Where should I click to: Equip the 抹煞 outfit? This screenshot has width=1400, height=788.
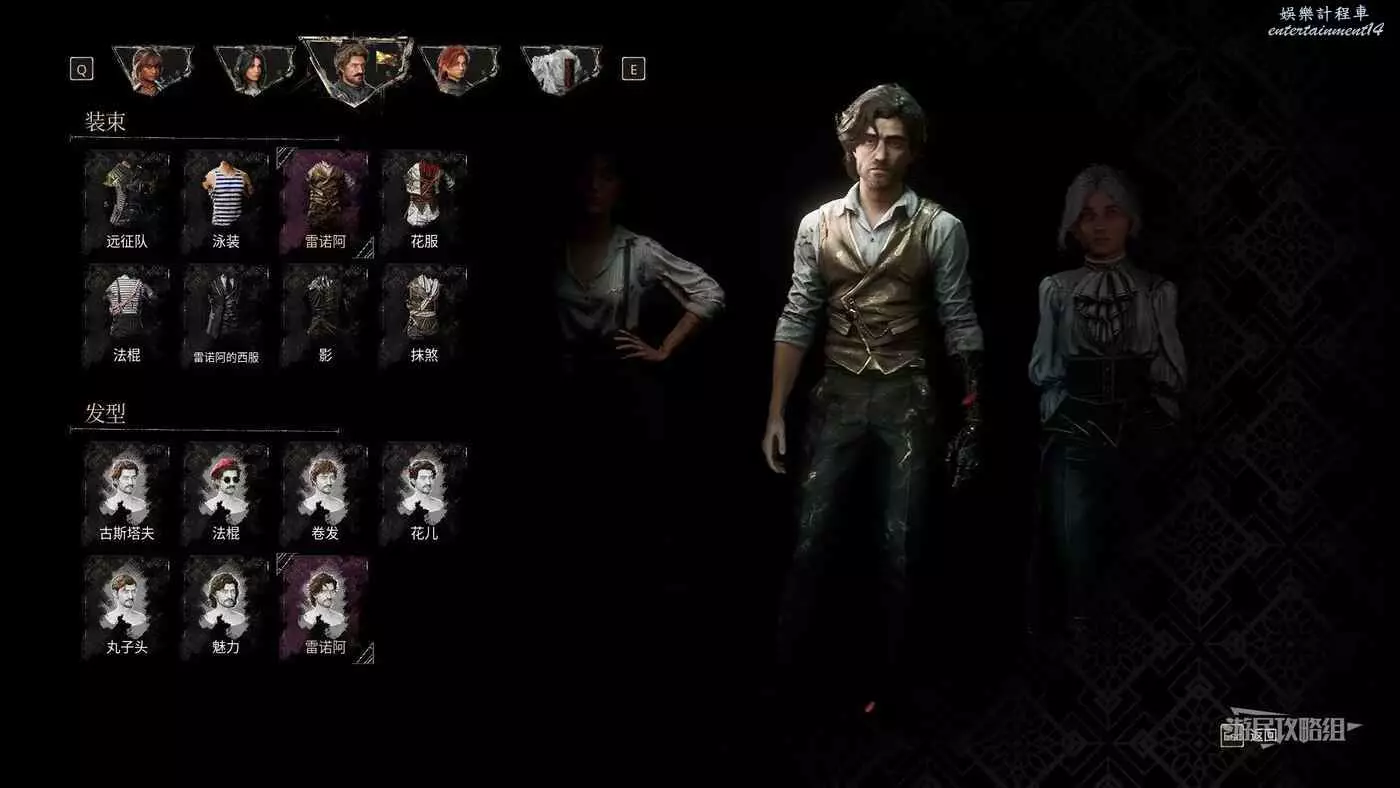click(x=424, y=313)
